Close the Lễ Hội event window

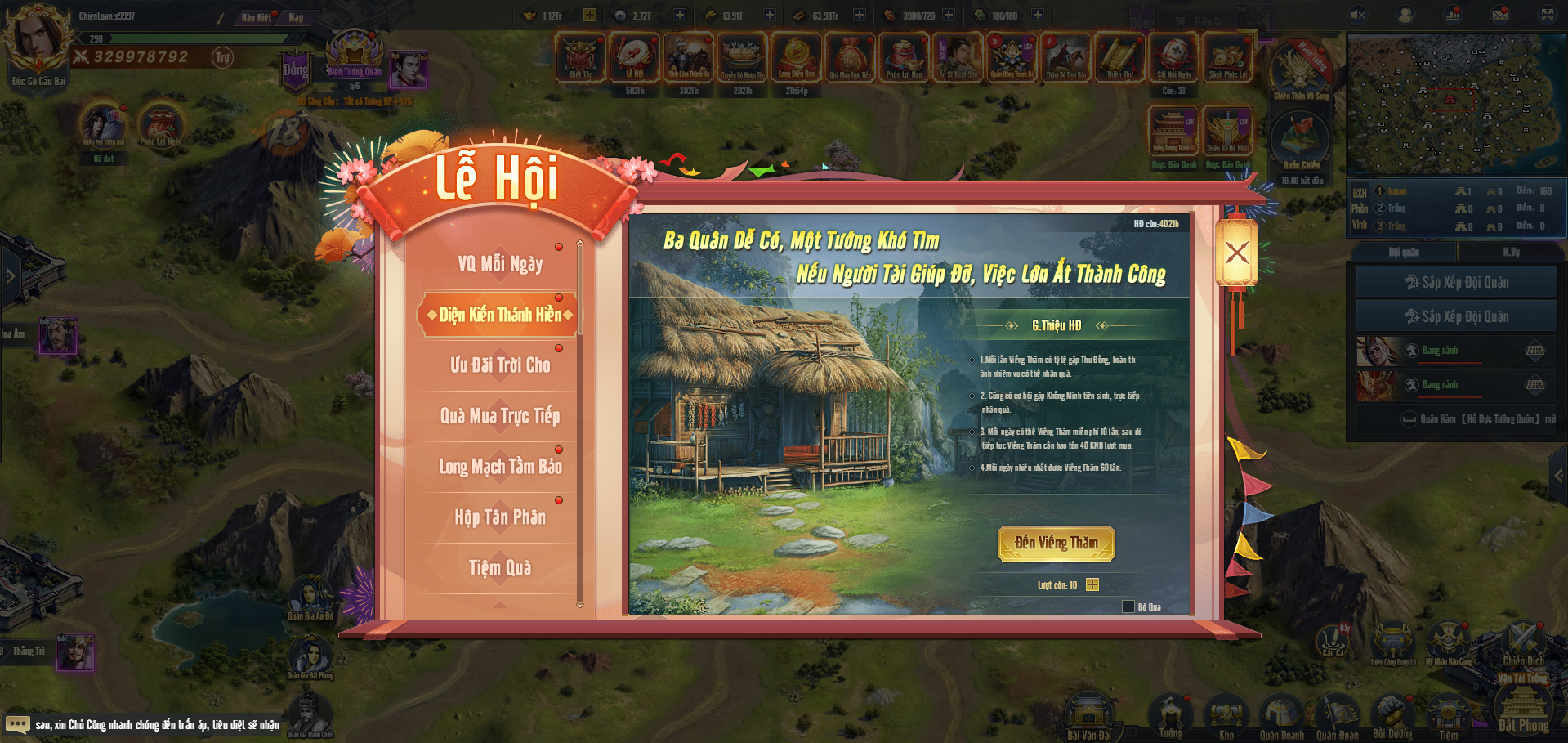click(1236, 253)
